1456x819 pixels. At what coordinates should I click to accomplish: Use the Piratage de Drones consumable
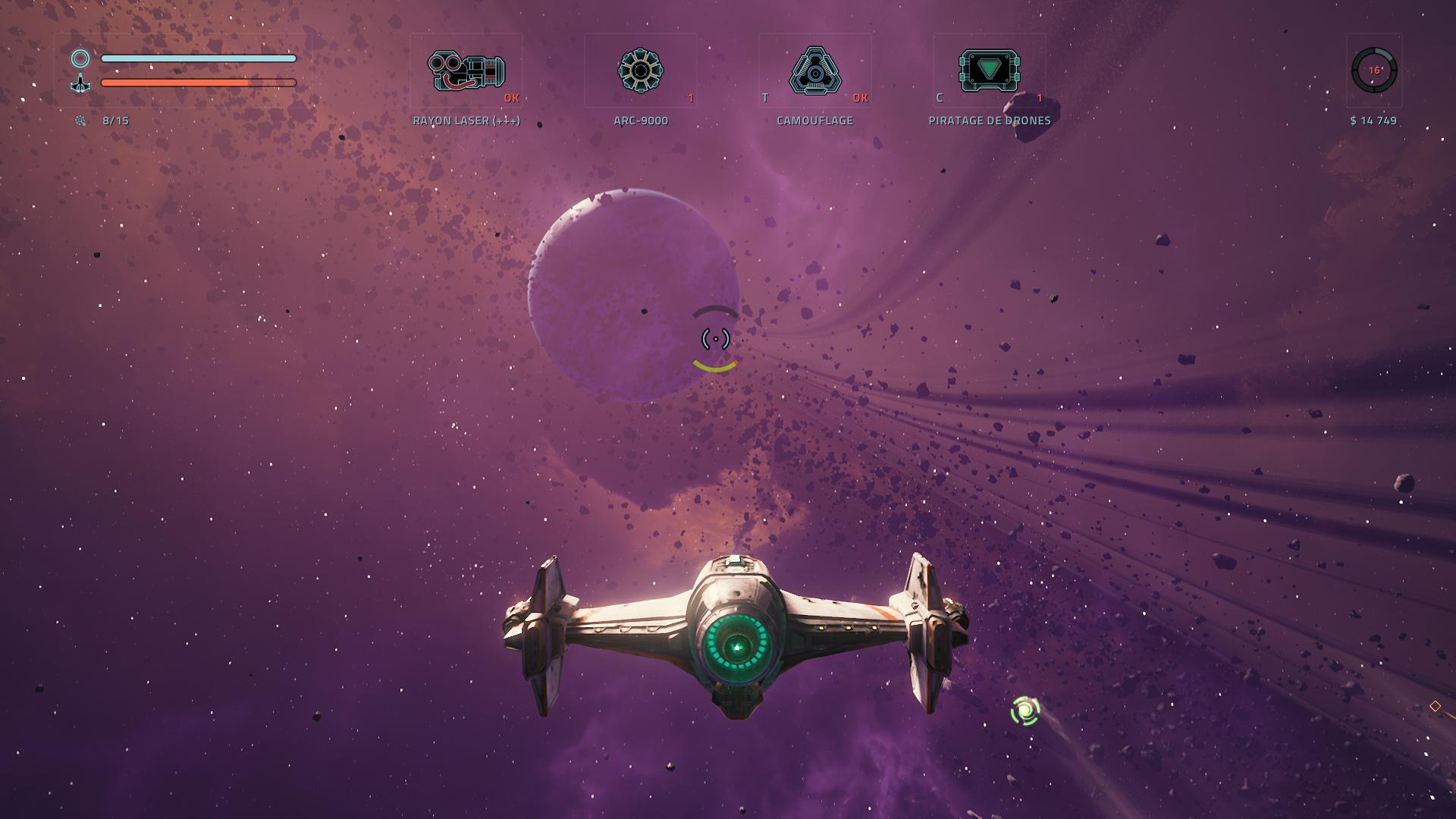coord(989,71)
